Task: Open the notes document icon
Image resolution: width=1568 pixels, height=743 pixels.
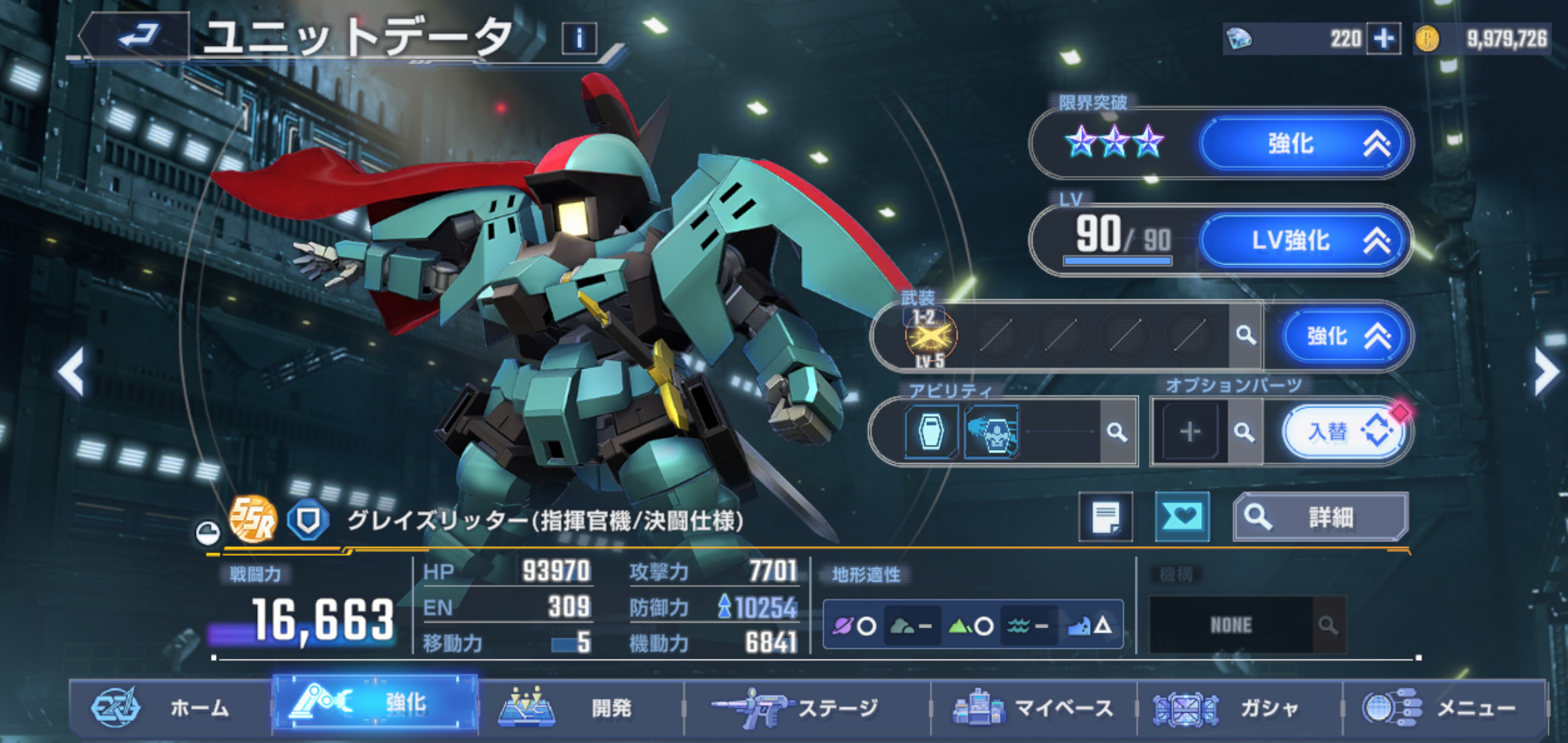Action: pyautogui.click(x=1105, y=517)
